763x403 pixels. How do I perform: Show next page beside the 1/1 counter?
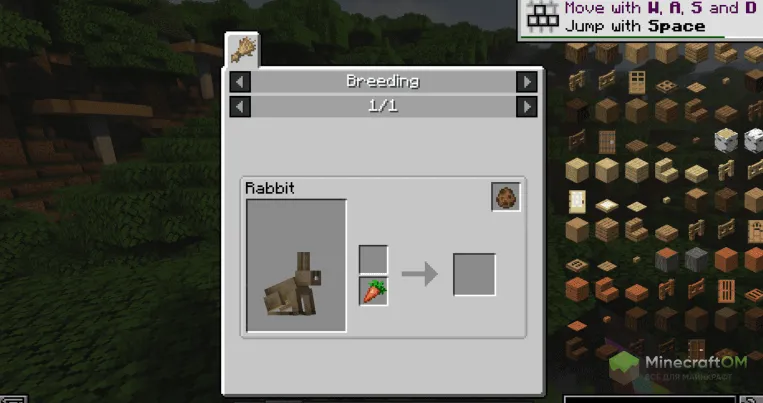pyautogui.click(x=526, y=105)
